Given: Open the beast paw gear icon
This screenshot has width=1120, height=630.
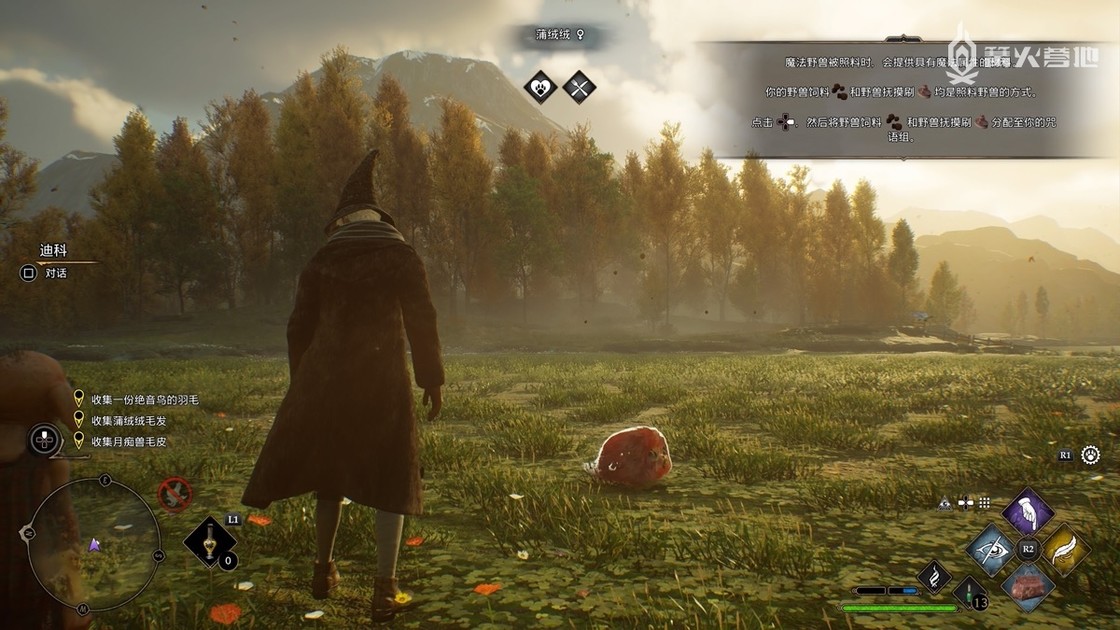Looking at the screenshot, I should click(x=1090, y=455).
